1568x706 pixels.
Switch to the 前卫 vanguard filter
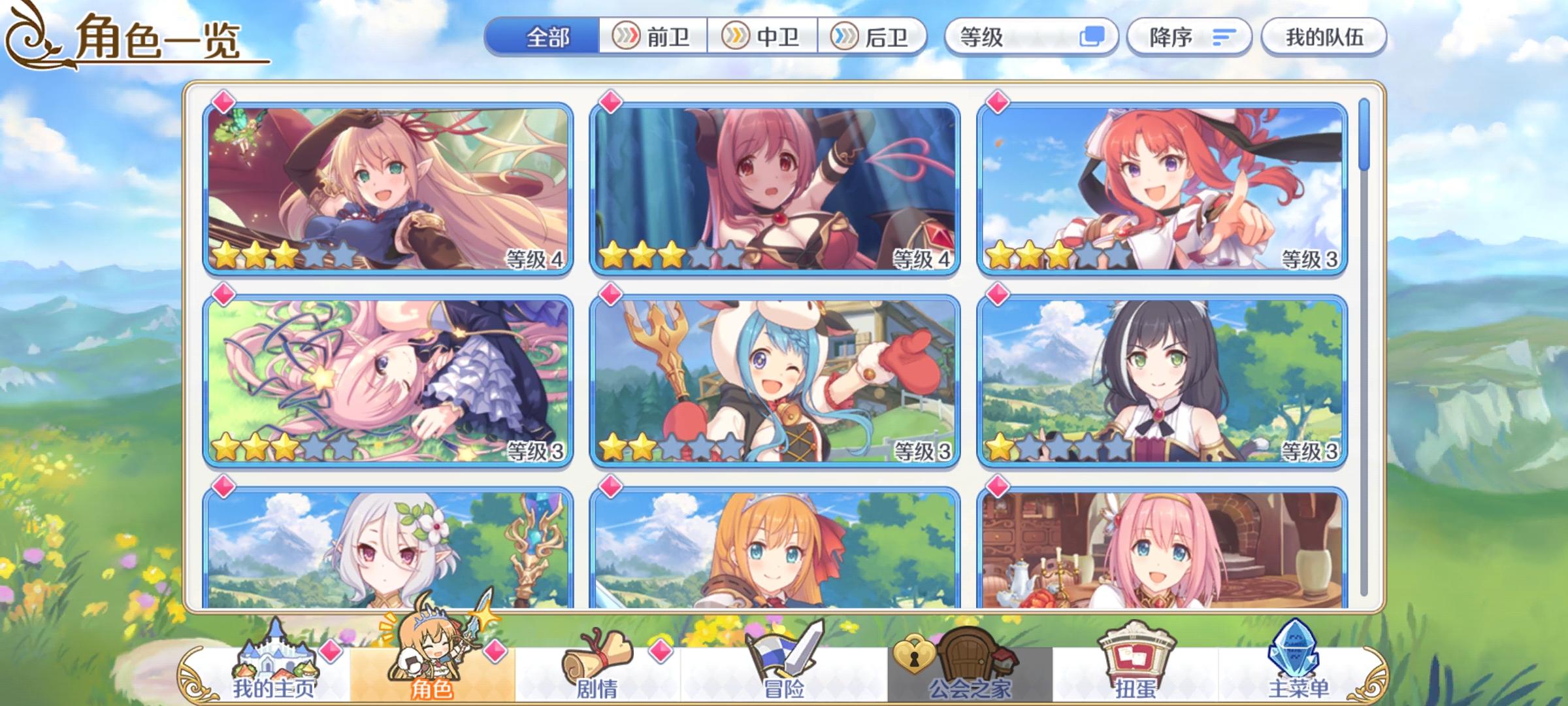tap(653, 37)
